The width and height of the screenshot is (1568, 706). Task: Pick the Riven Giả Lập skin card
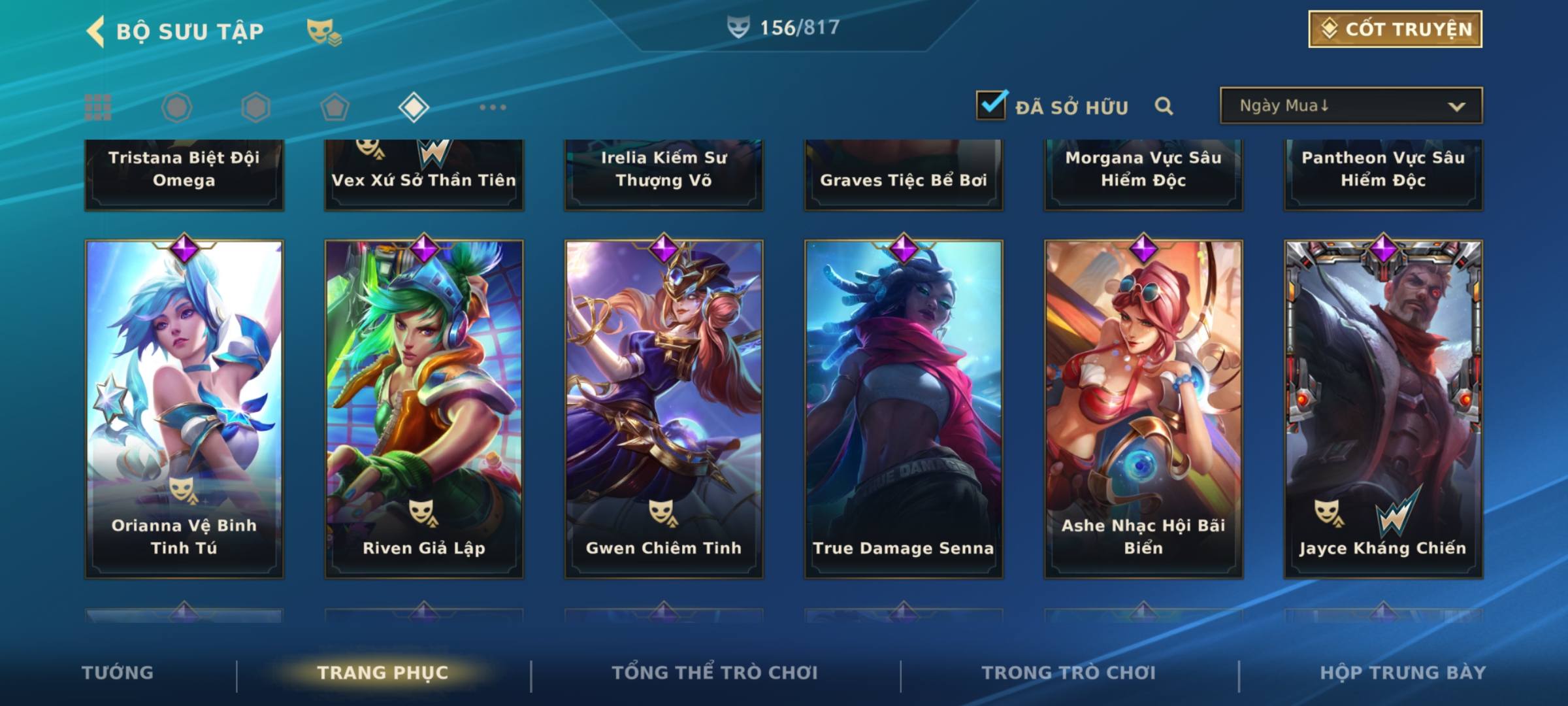pos(424,409)
